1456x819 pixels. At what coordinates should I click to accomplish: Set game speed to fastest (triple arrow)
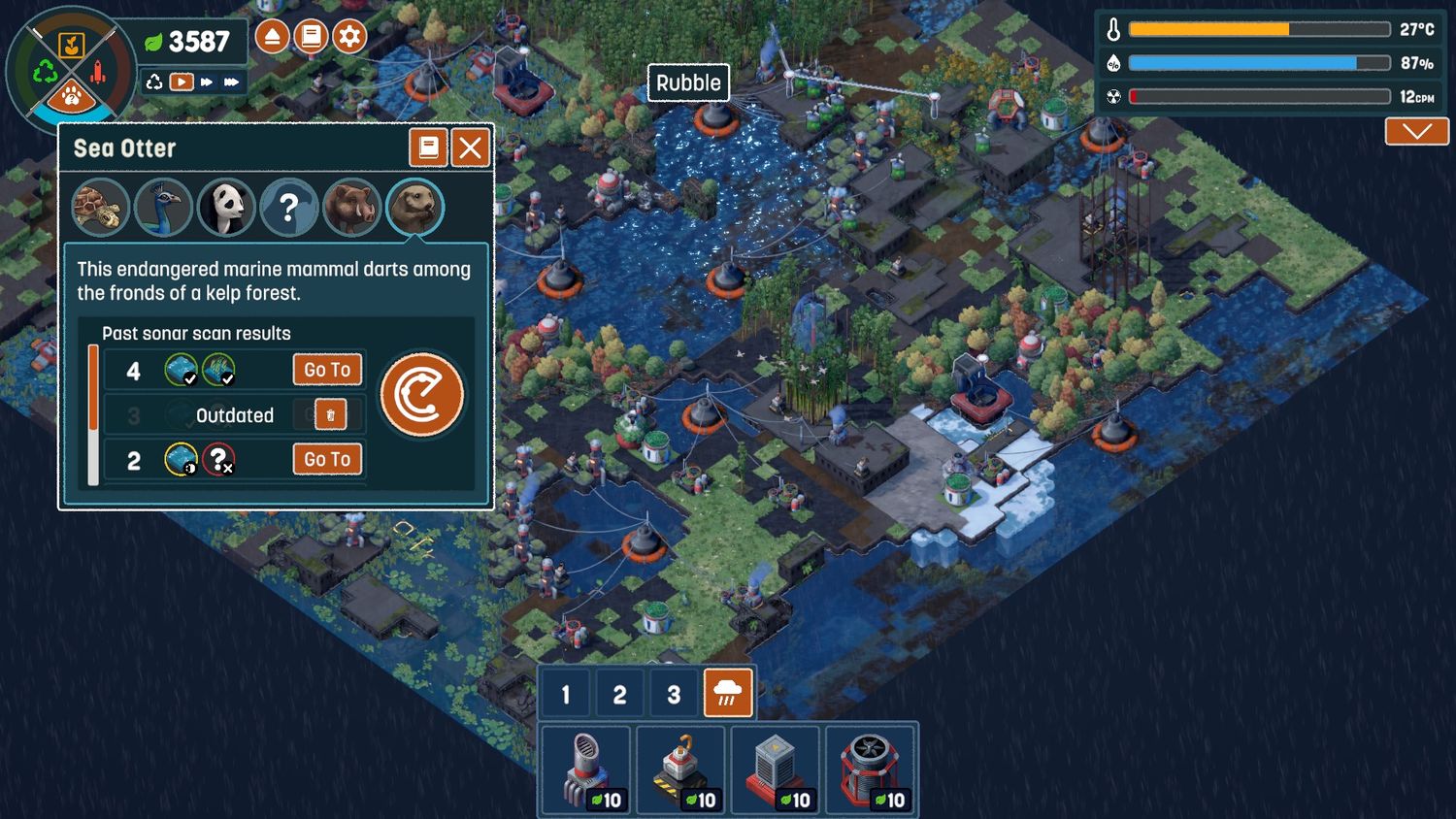(x=231, y=82)
